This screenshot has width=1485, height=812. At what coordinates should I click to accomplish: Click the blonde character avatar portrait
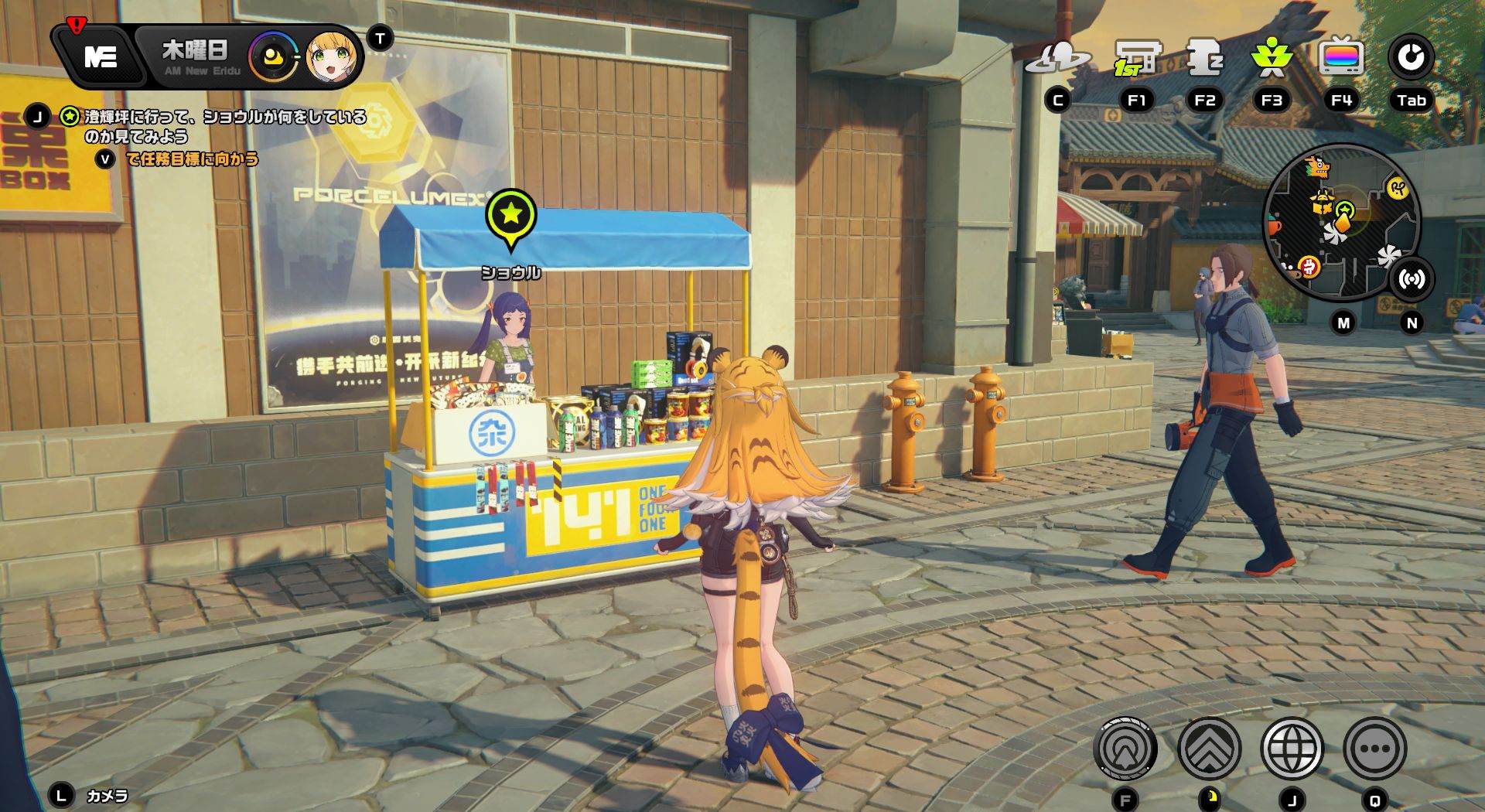coord(332,57)
